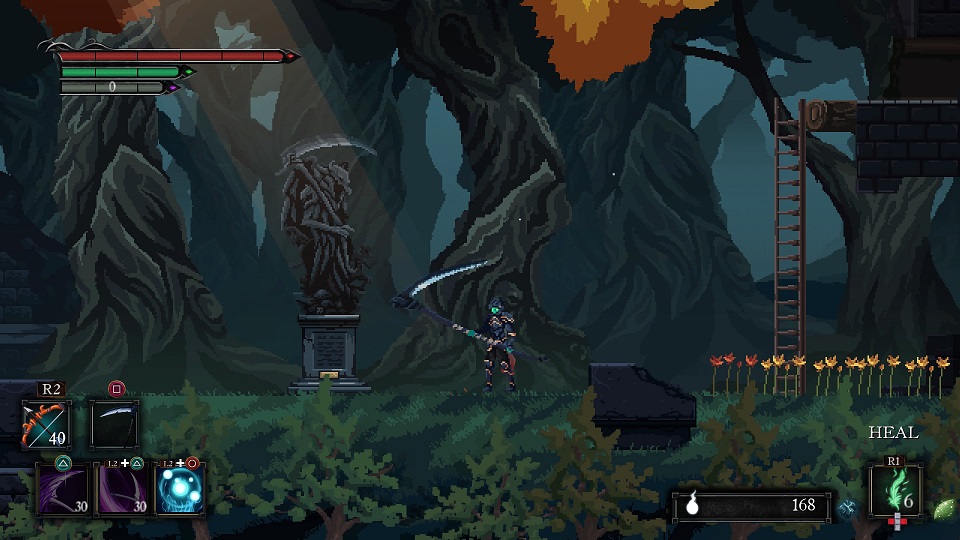Activate the single purple scythe slash ability

click(x=62, y=489)
